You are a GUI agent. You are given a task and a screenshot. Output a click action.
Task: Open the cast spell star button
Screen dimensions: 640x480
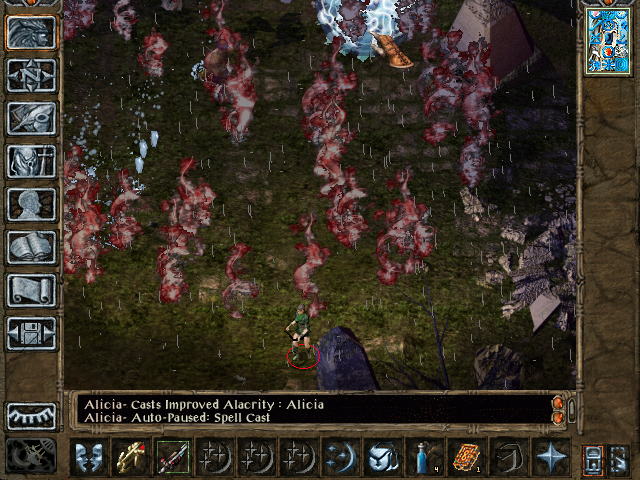551,457
